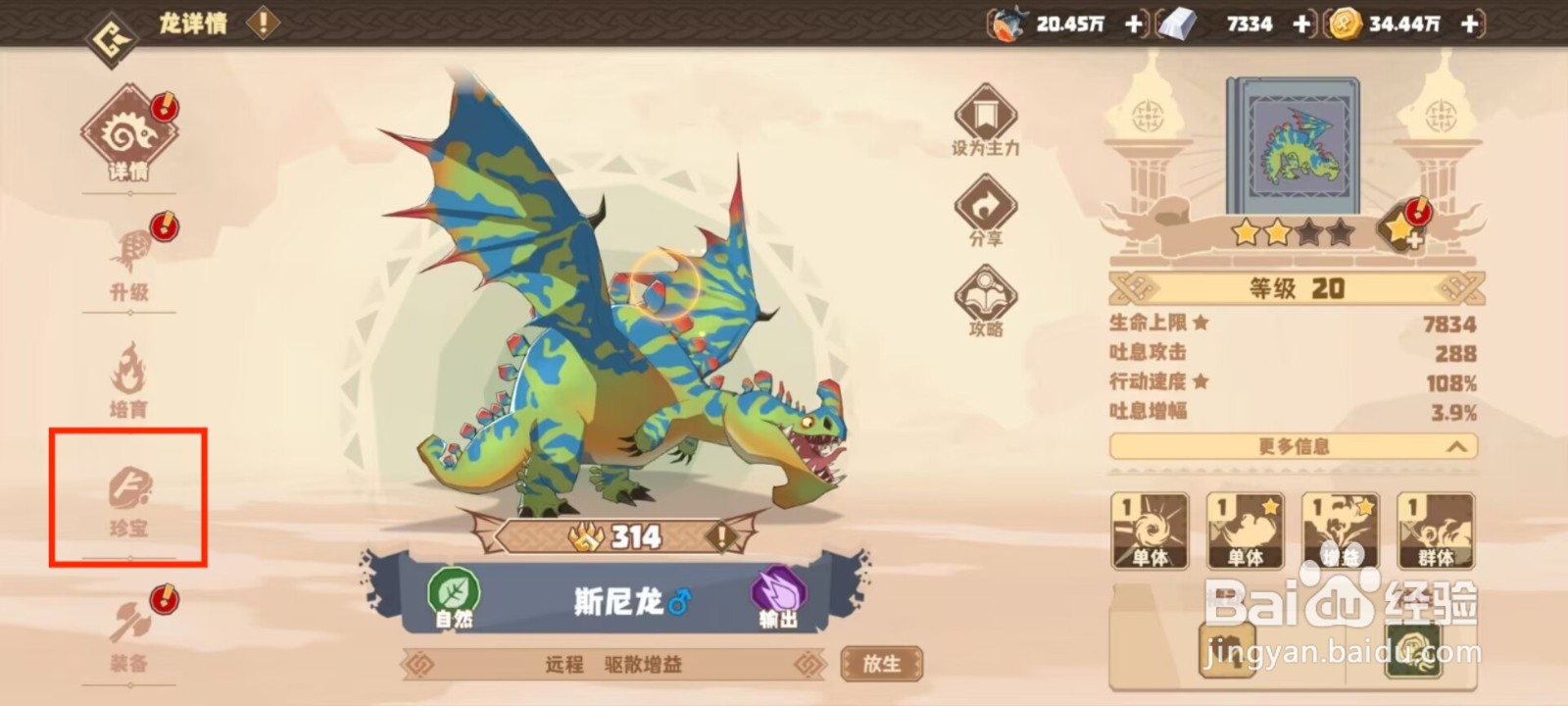Click the exclamation beside power value 314
Screen dimensions: 1568x706
[720, 535]
